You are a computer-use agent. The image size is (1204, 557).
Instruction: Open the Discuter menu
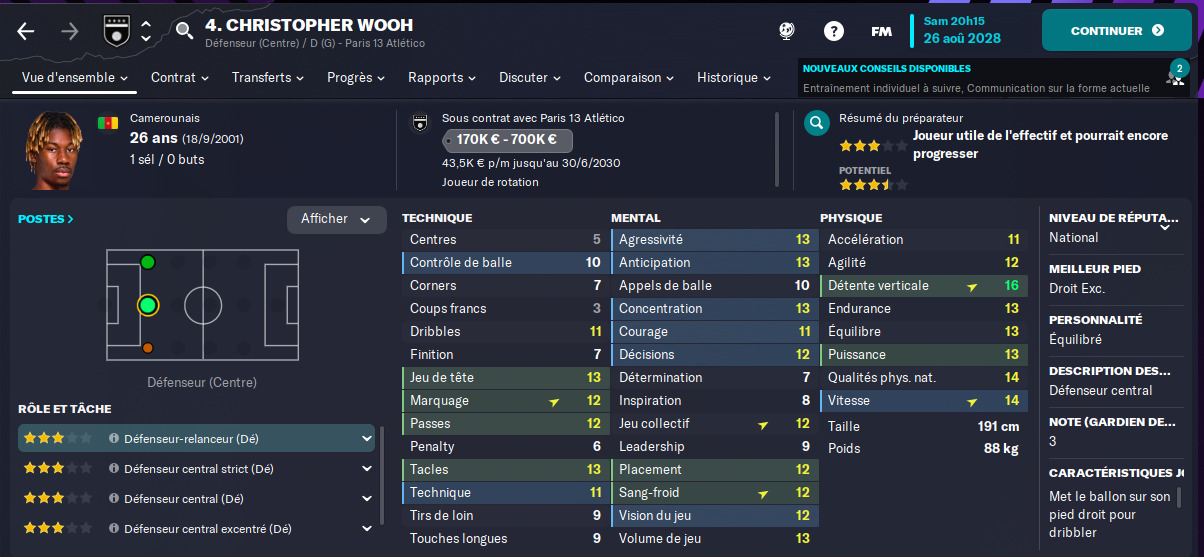coord(530,78)
